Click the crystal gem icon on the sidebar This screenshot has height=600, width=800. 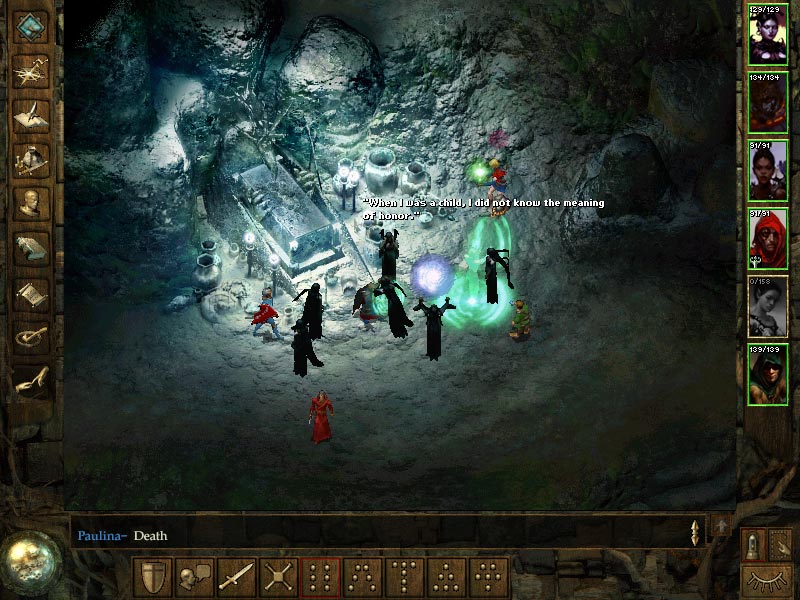pyautogui.click(x=31, y=27)
